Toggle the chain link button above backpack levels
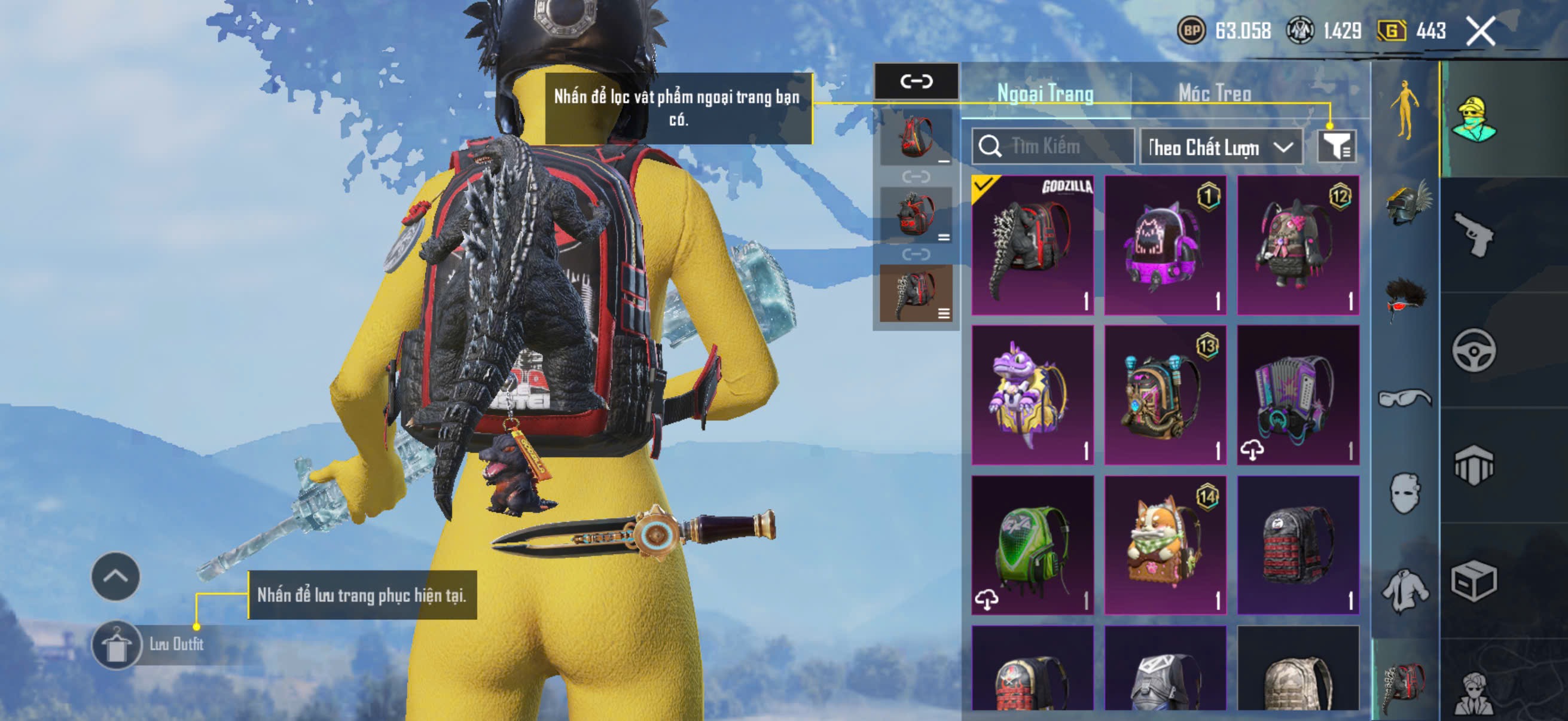 coord(916,81)
